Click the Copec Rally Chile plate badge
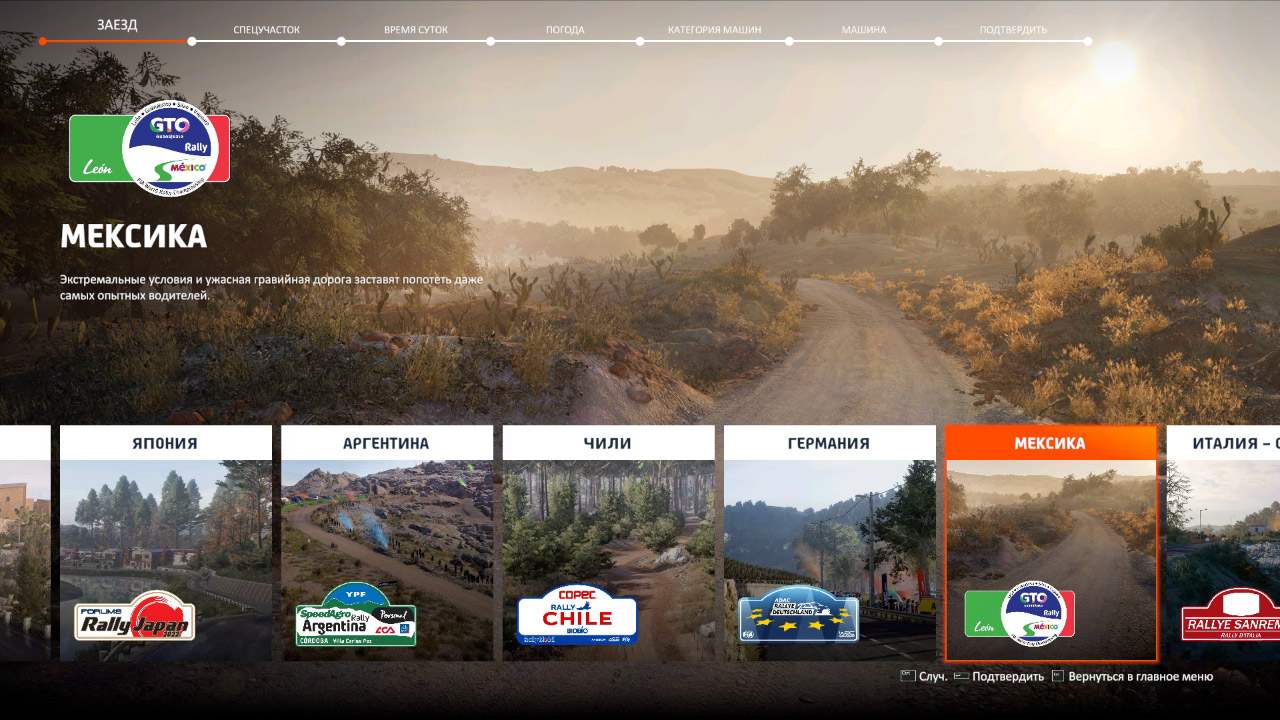 click(578, 615)
